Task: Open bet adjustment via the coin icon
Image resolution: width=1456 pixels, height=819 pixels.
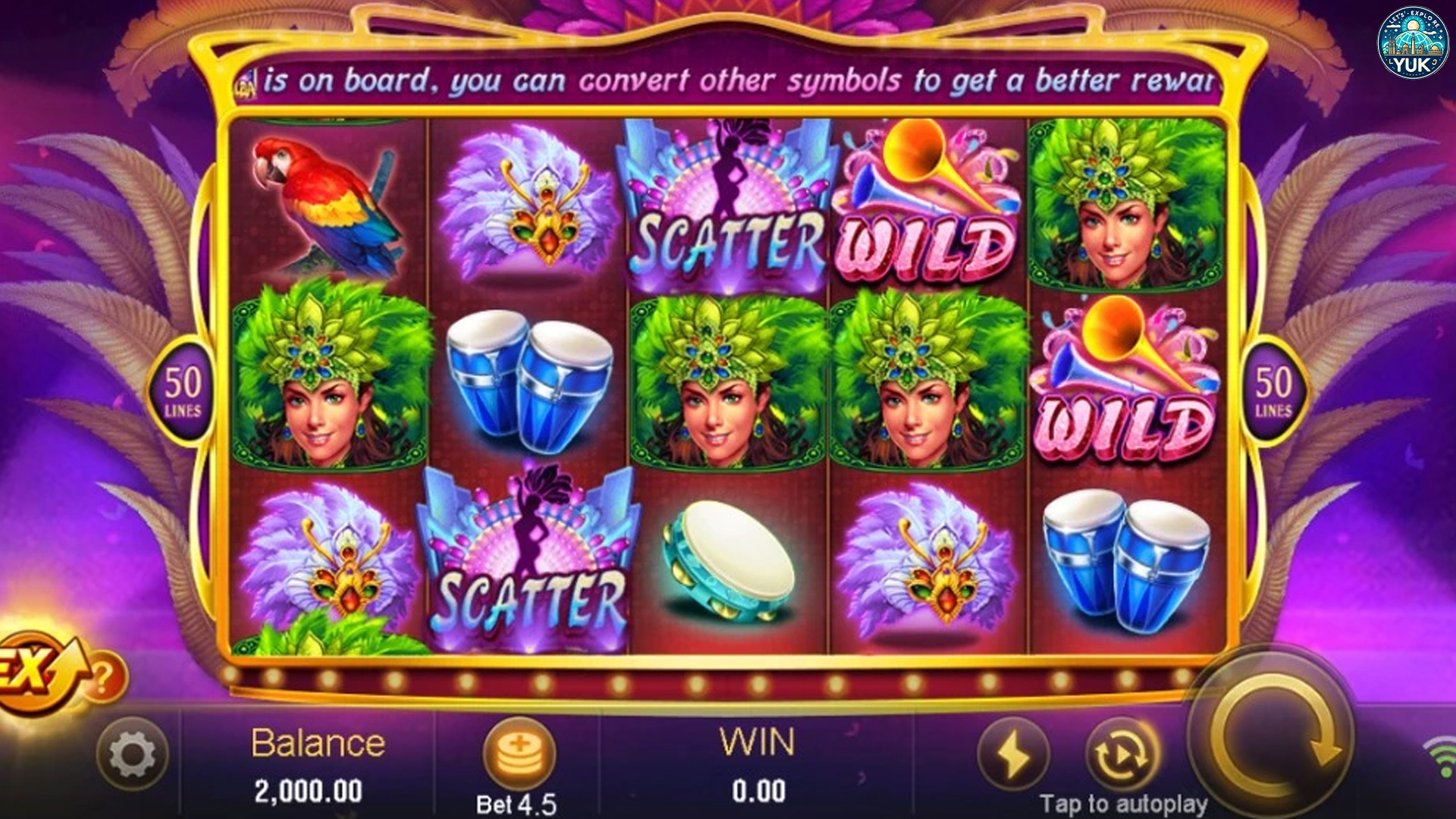Action: click(522, 752)
